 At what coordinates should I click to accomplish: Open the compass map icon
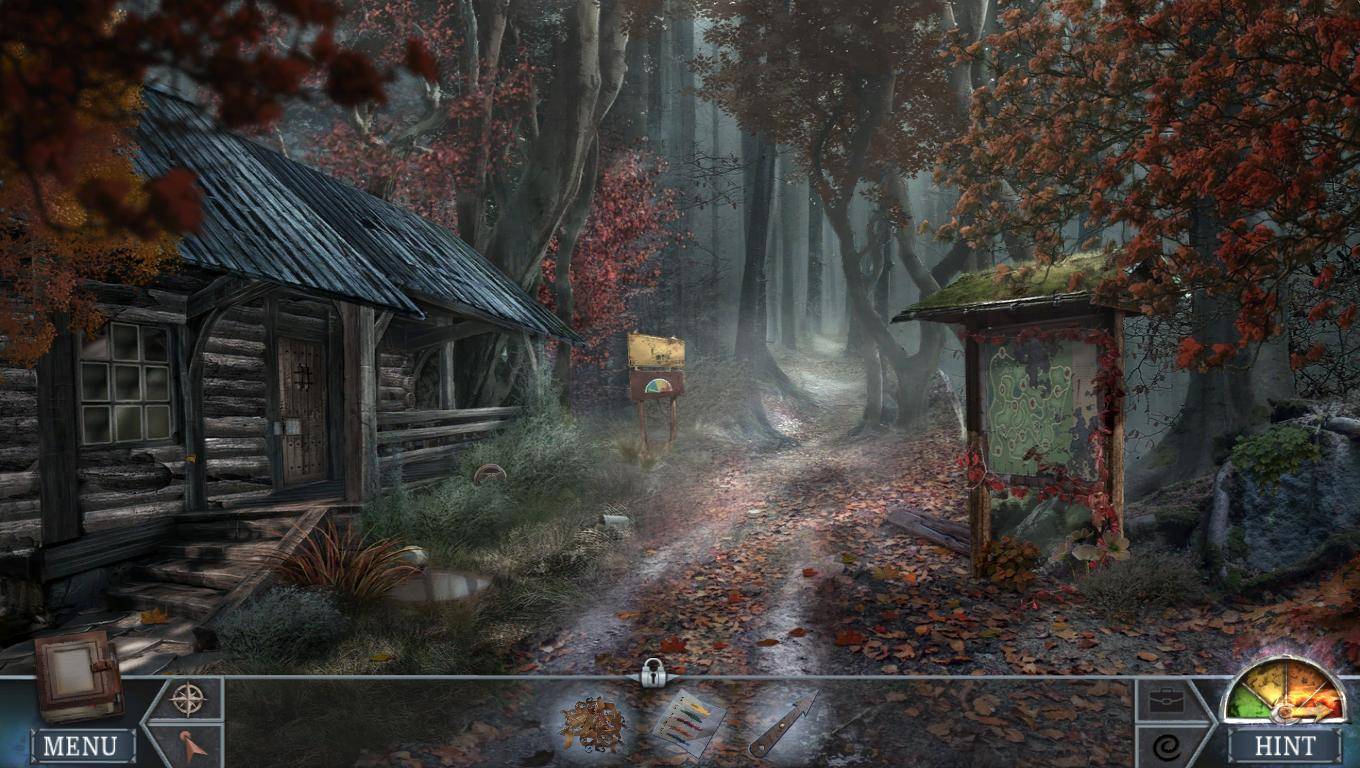point(188,699)
